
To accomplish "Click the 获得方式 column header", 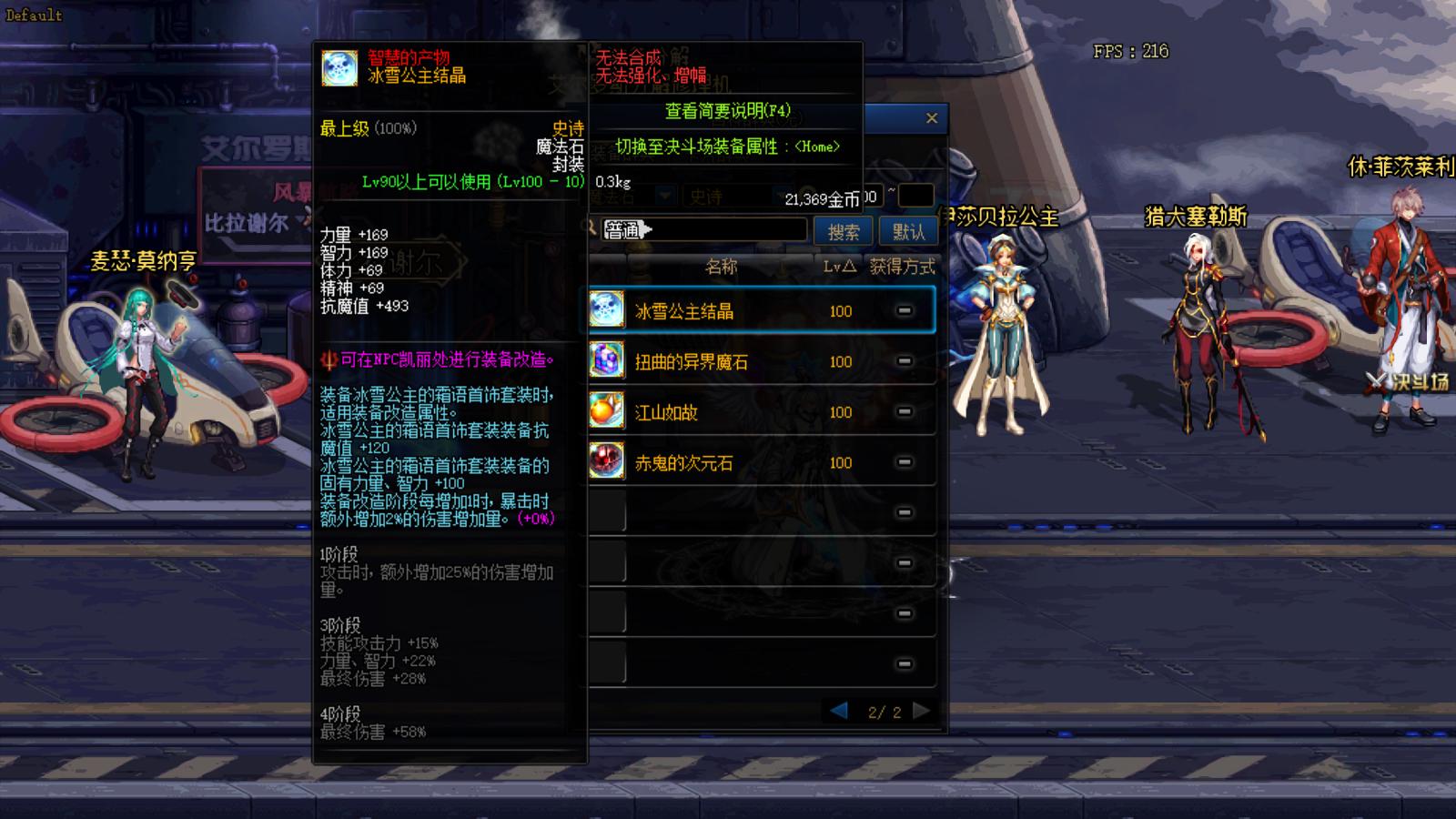I will [x=901, y=267].
